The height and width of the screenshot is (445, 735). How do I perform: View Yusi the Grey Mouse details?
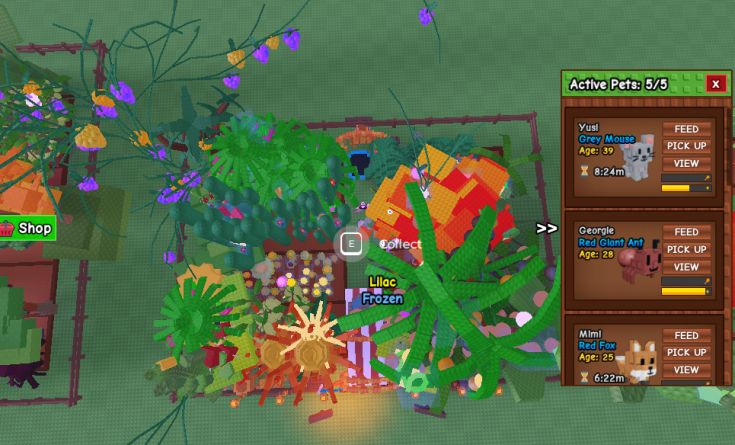(x=686, y=163)
